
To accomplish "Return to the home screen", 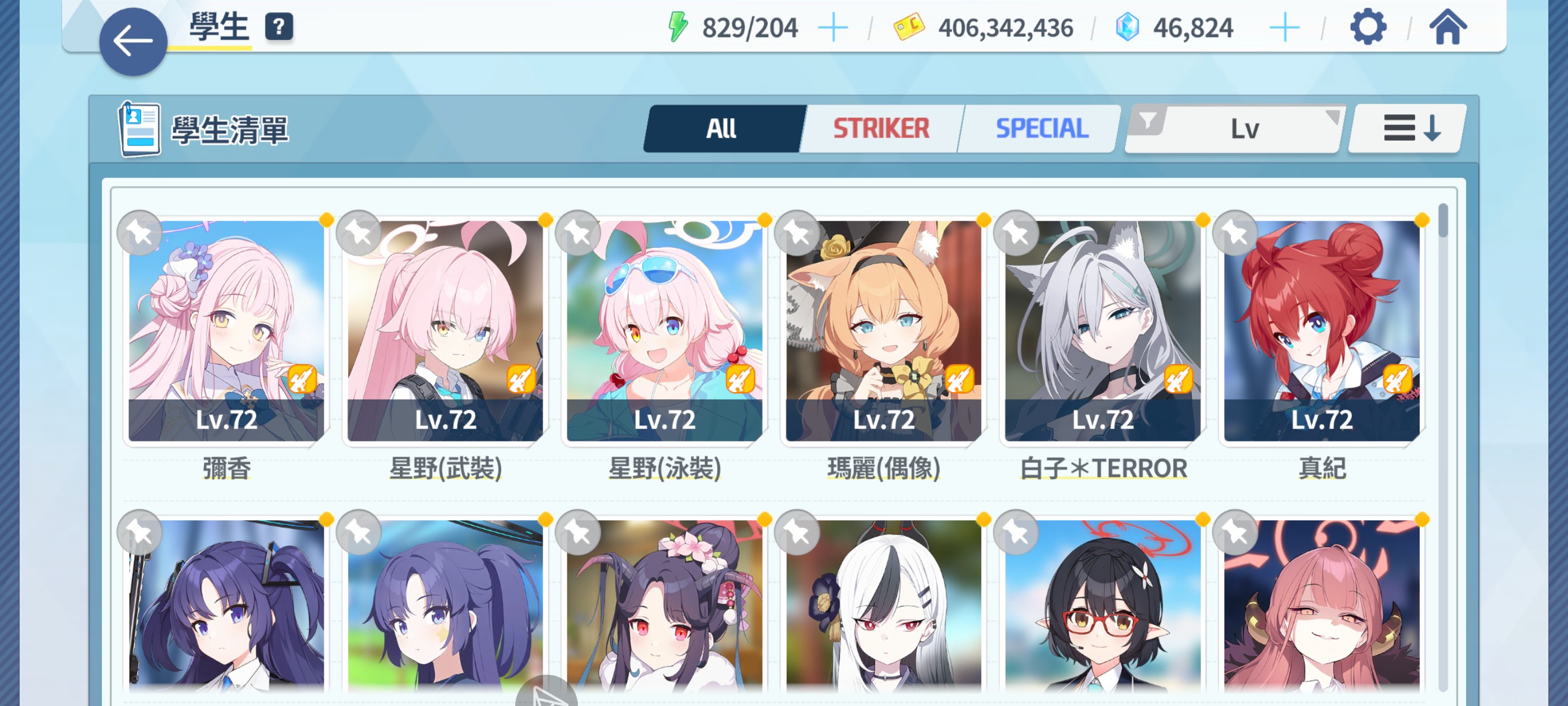I will point(1448,27).
